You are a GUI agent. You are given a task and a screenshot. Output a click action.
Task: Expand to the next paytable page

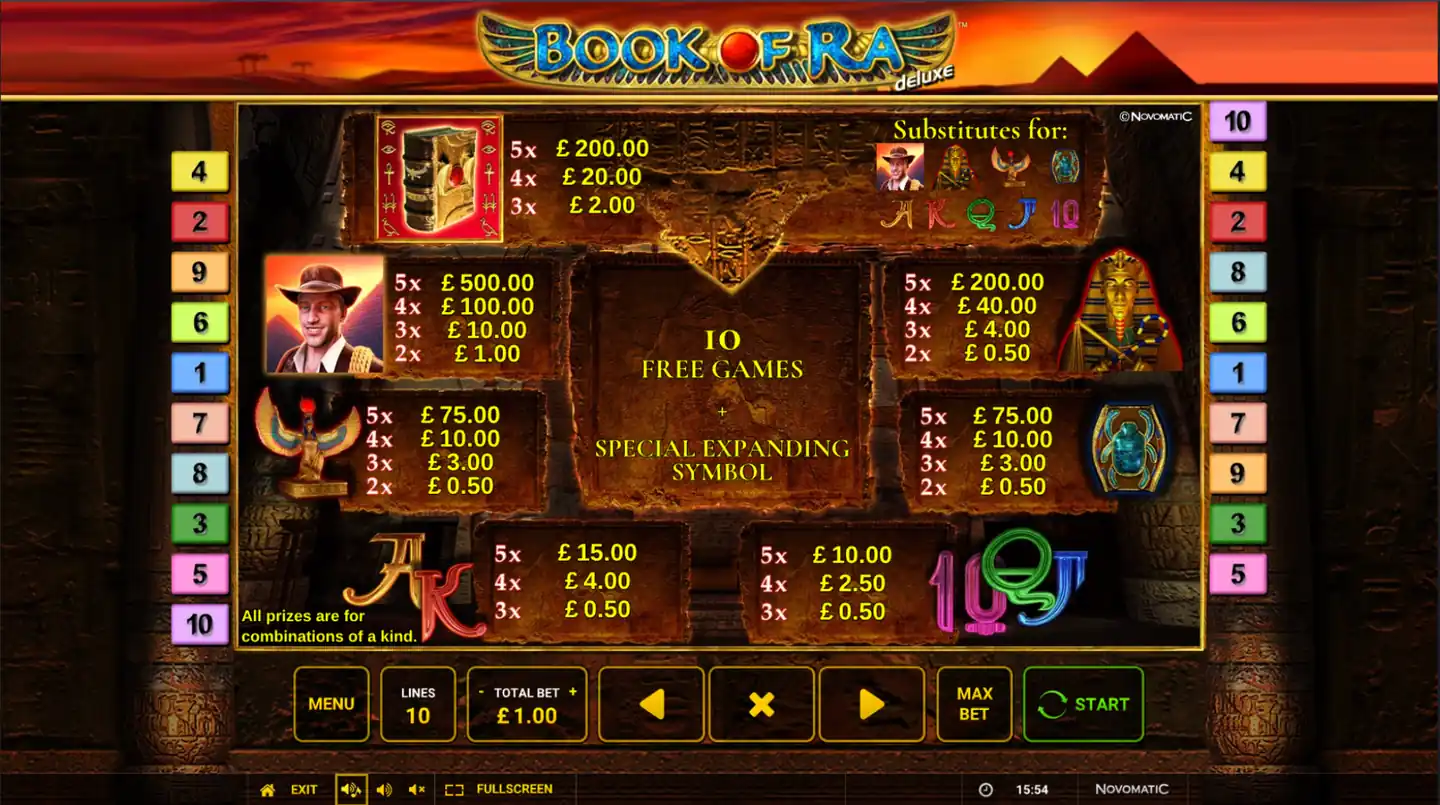coord(872,704)
